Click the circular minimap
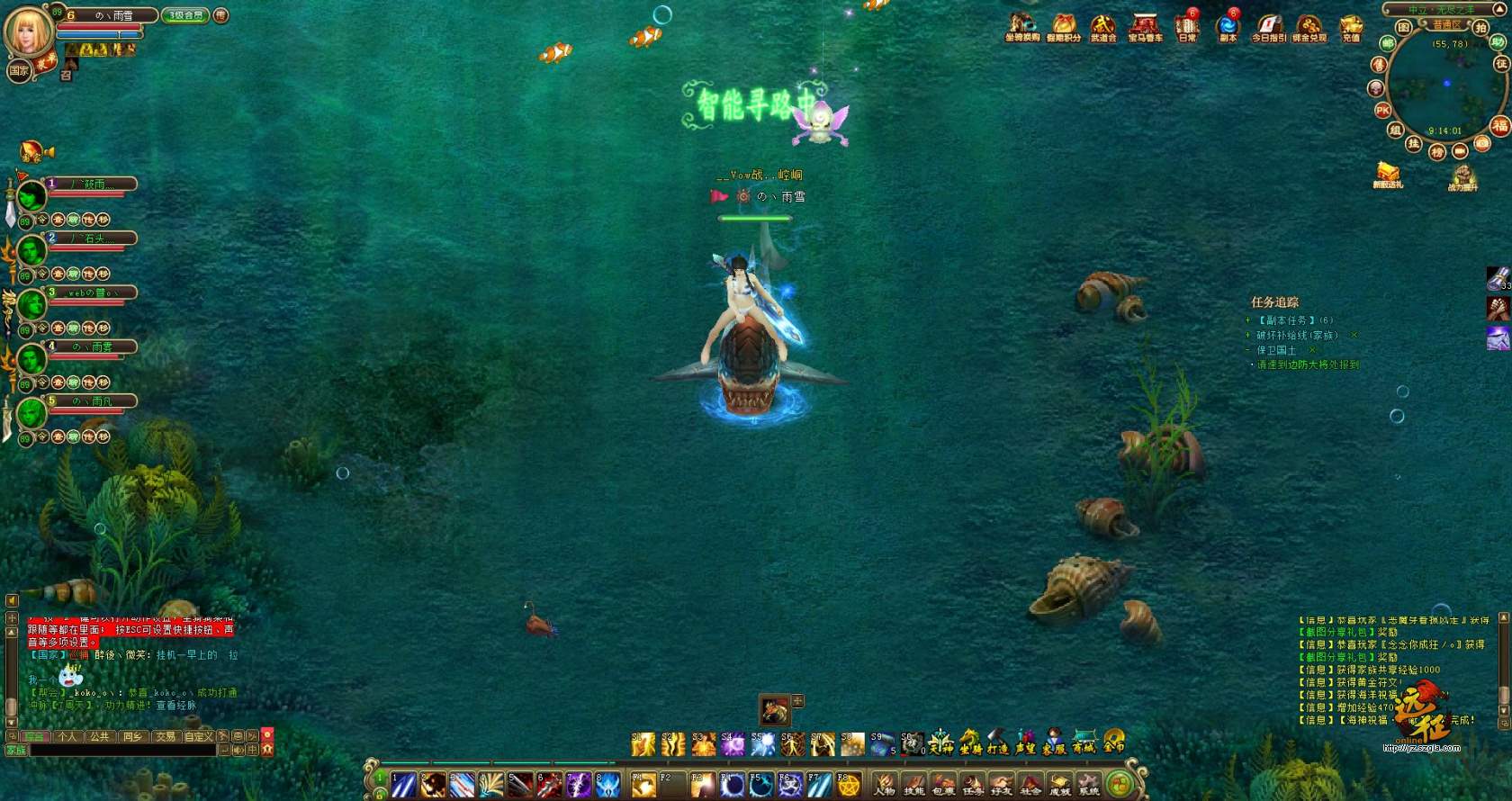1512x801 pixels. point(1444,85)
